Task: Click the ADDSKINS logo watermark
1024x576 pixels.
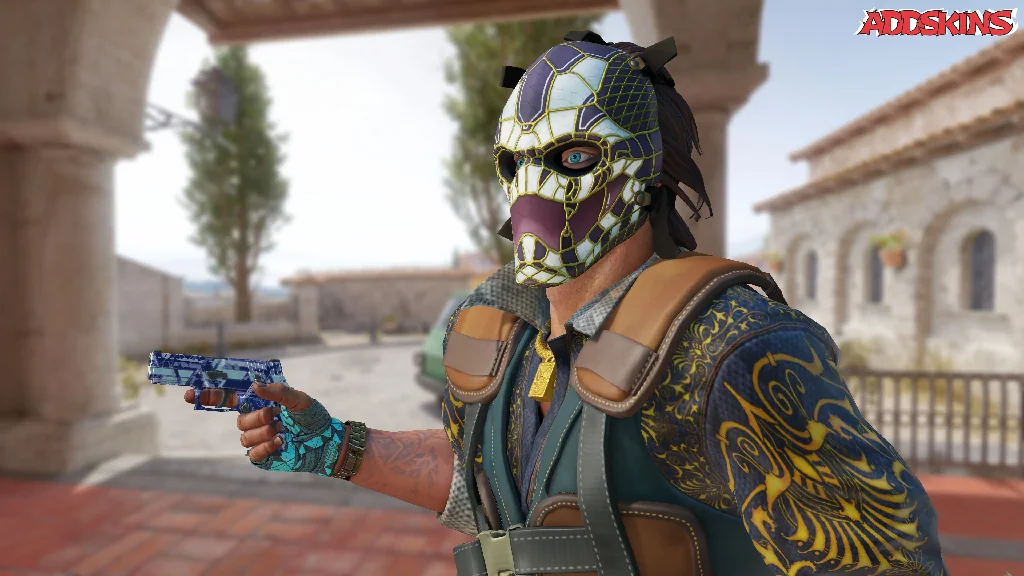Action: 936,23
